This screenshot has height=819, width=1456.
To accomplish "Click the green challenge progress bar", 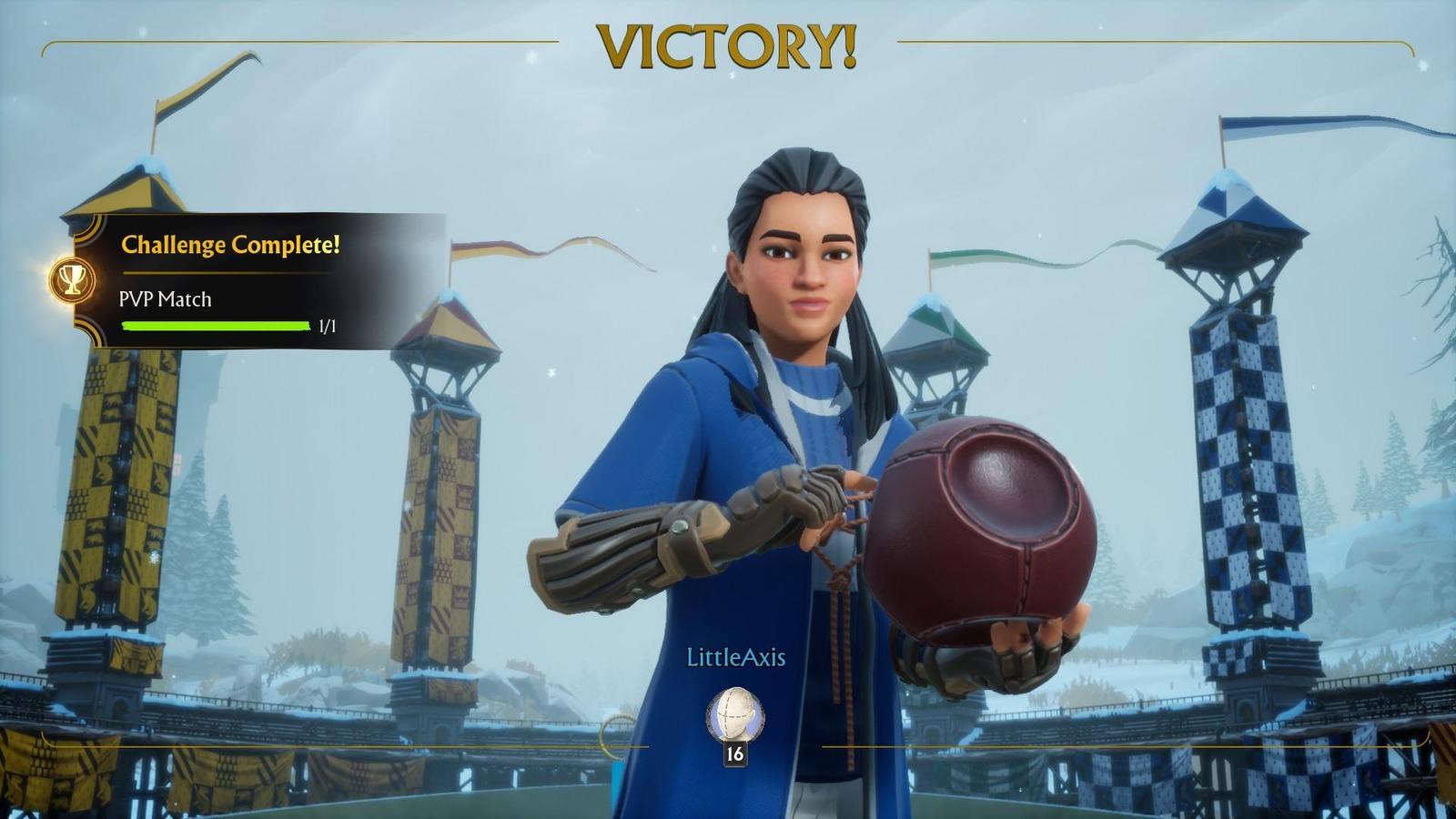I will [216, 325].
